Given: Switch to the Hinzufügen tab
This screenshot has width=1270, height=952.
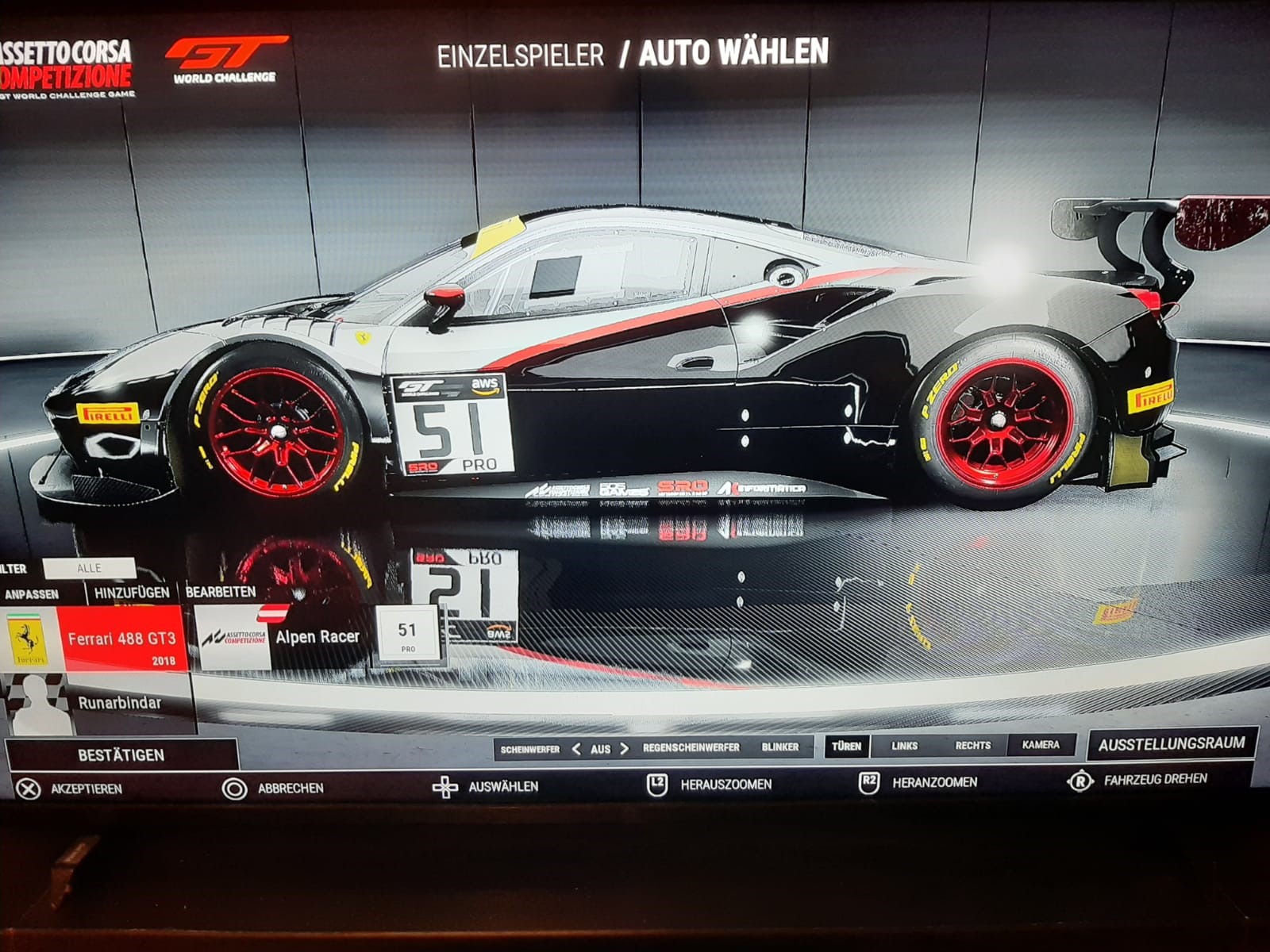Looking at the screenshot, I should tap(132, 593).
